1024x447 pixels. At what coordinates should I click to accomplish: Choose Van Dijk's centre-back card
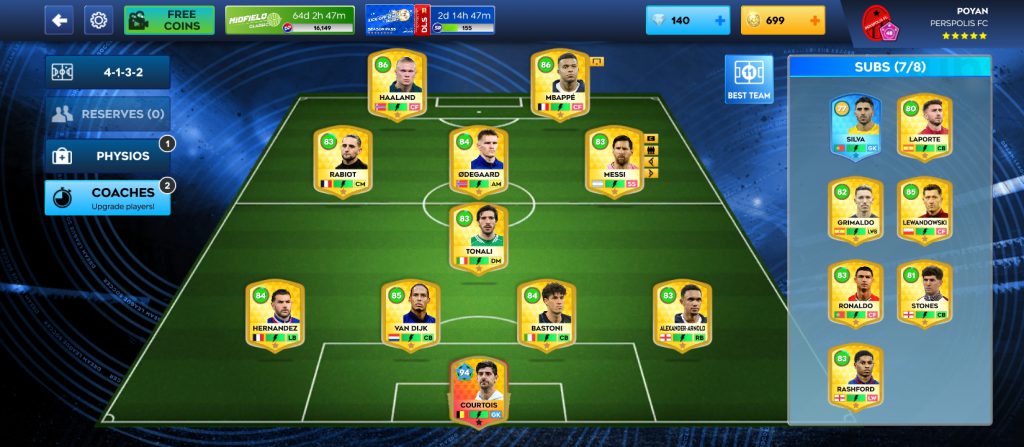click(x=410, y=314)
